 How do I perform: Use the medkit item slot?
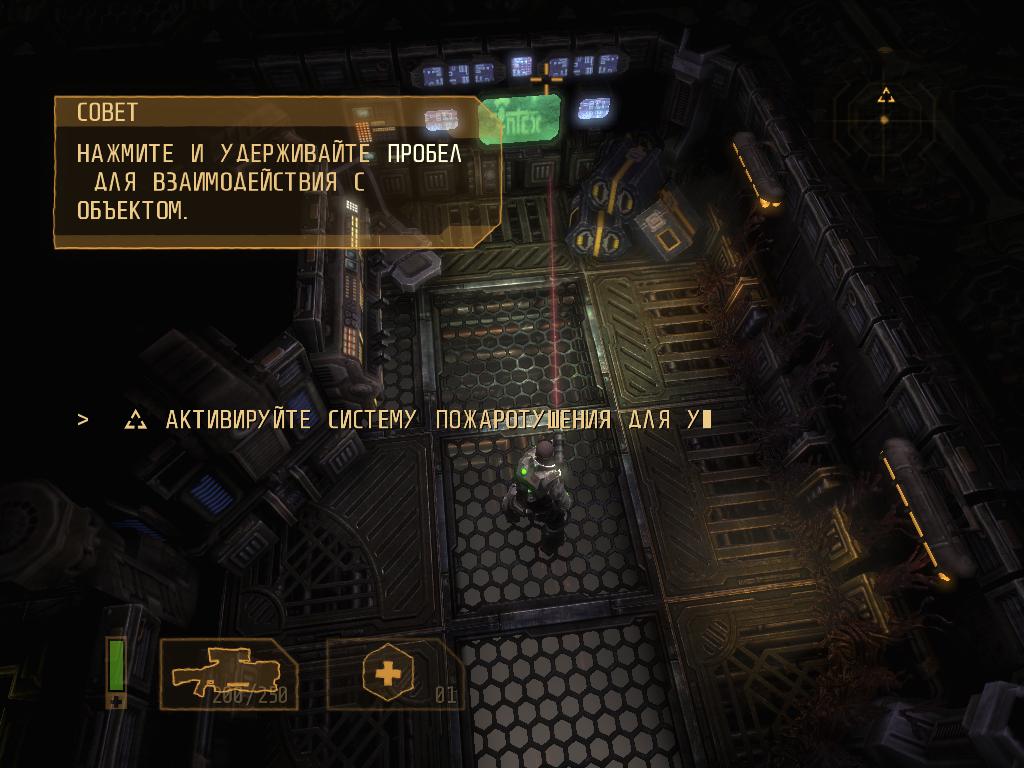[388, 674]
